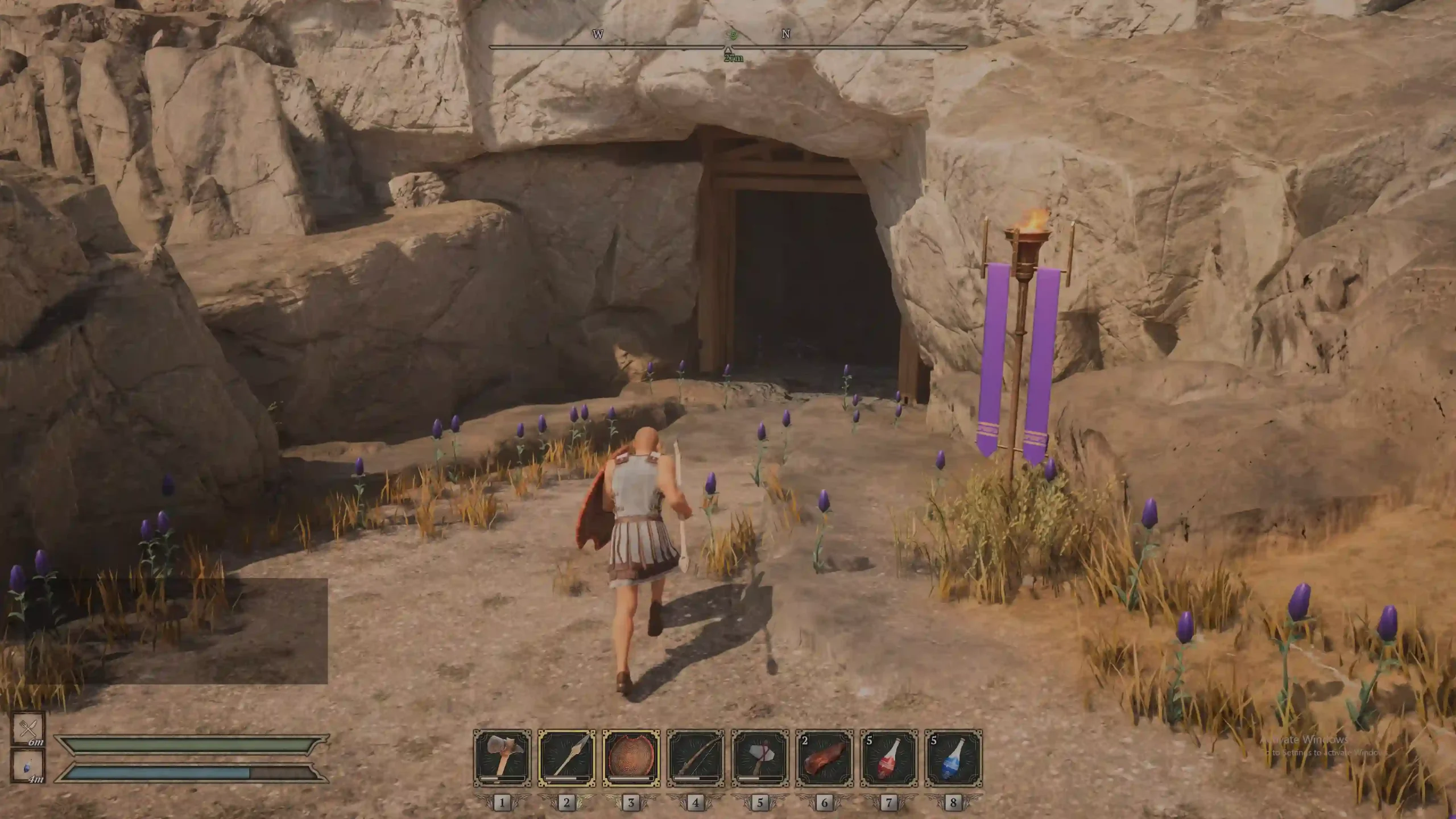Click the green quest marker on the compass

(x=734, y=35)
